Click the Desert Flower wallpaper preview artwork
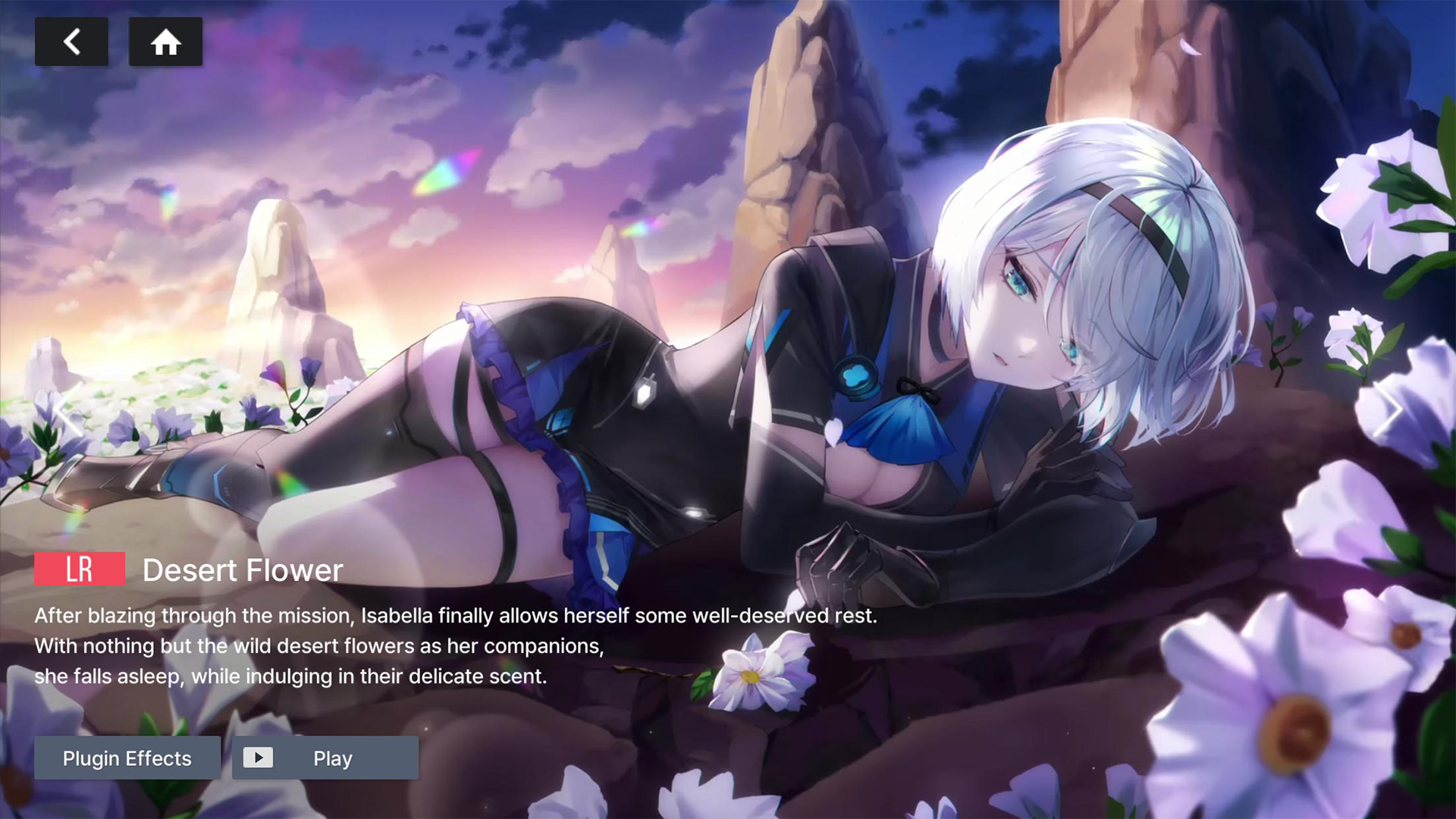Screen dimensions: 1456x819 click(728, 303)
